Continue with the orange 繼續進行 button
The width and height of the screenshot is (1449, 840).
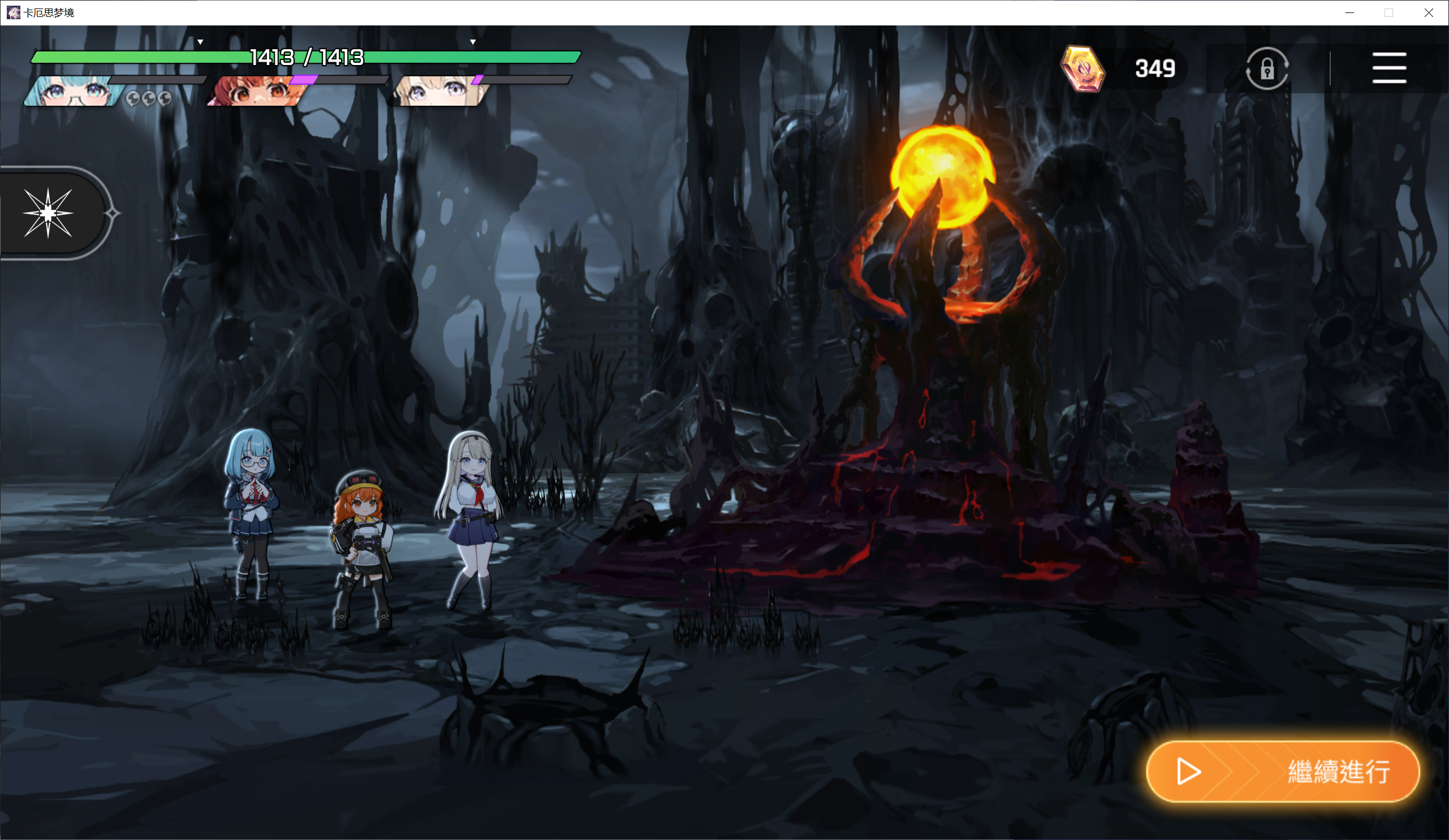coord(1282,771)
